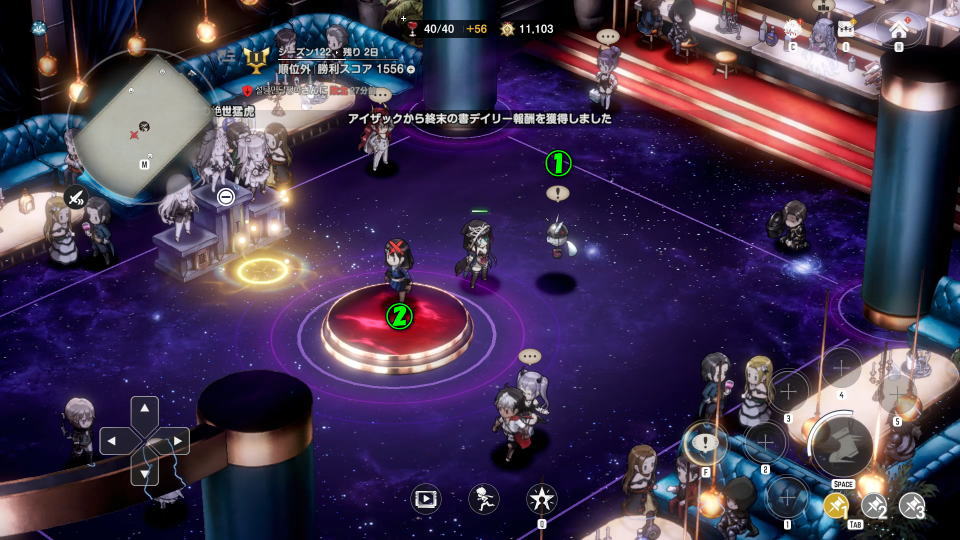The width and height of the screenshot is (960, 540).
Task: Open the star emblem button
Action: tap(542, 498)
